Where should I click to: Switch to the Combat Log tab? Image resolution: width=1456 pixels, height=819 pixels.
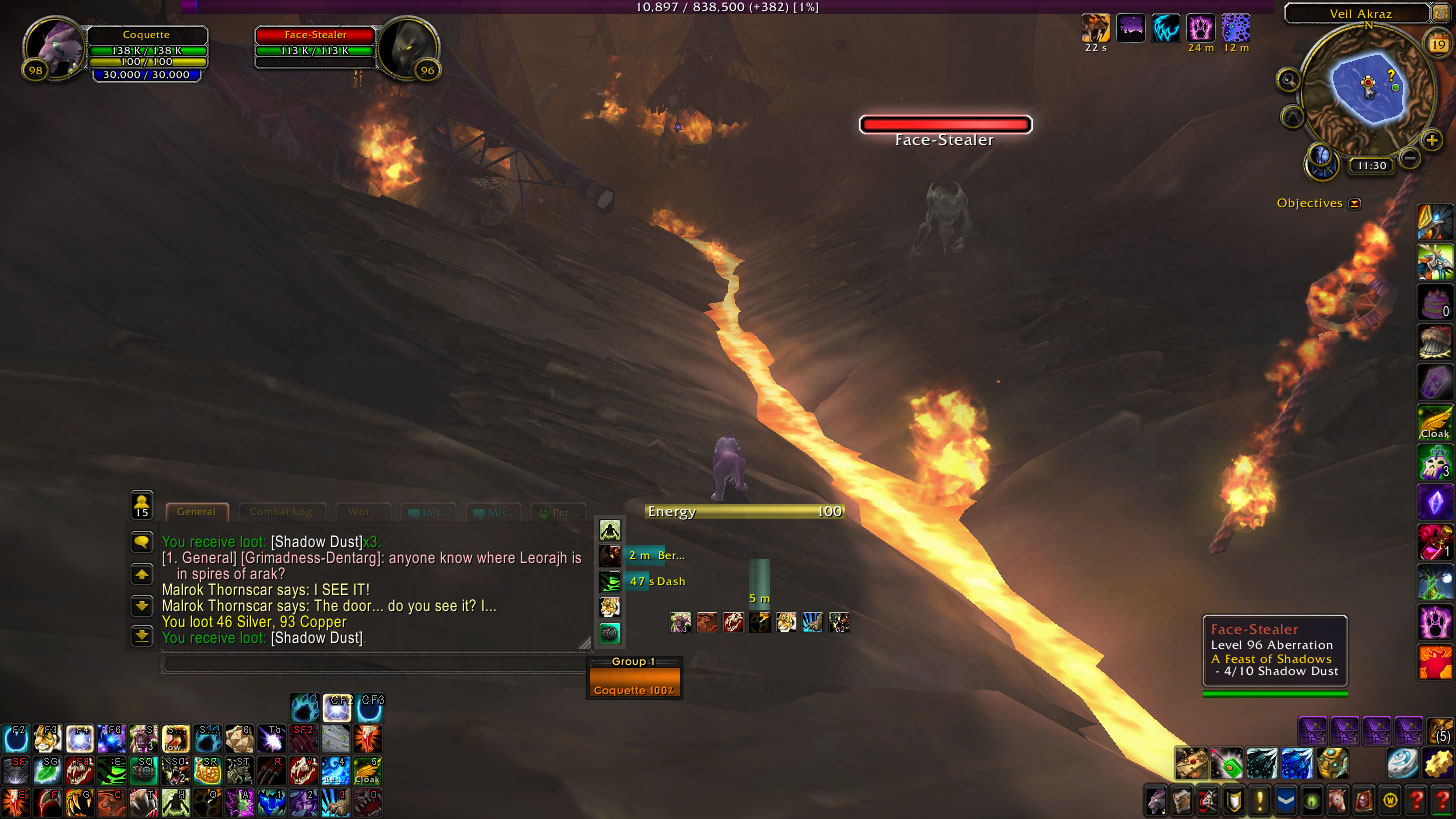point(281,512)
